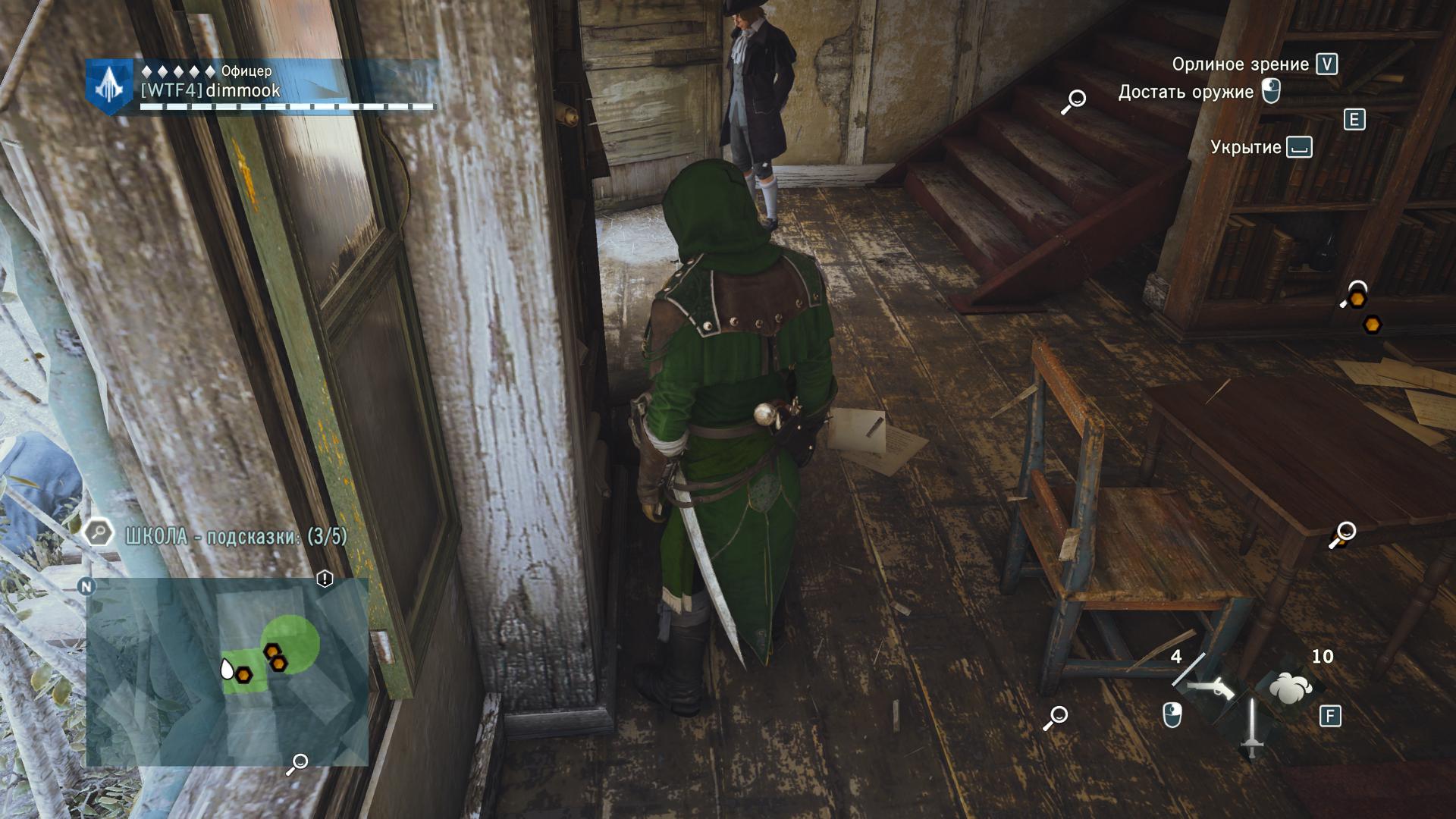Select the exclamation mark marker on minimap
The image size is (1456, 819).
(325, 580)
